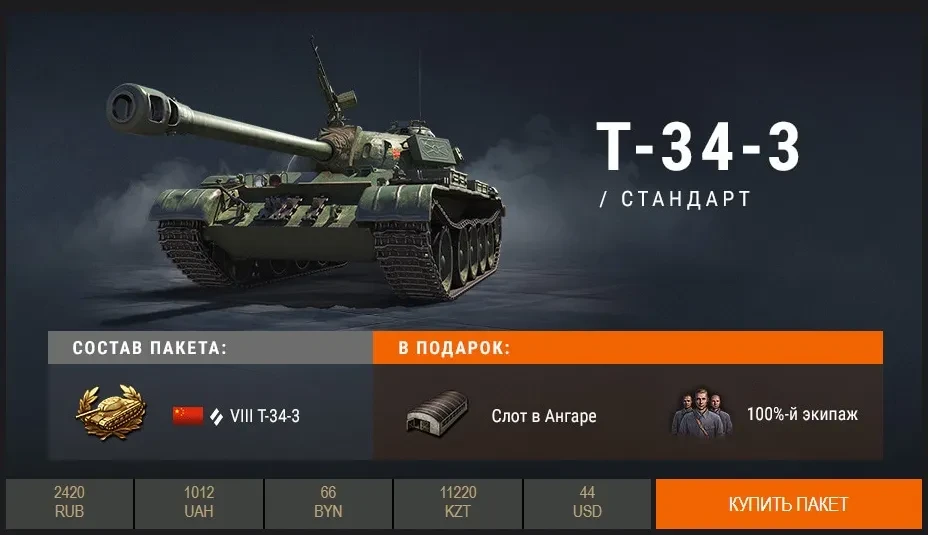The image size is (928, 535).
Task: Select the 2420 RUB price option
Action: pos(69,503)
